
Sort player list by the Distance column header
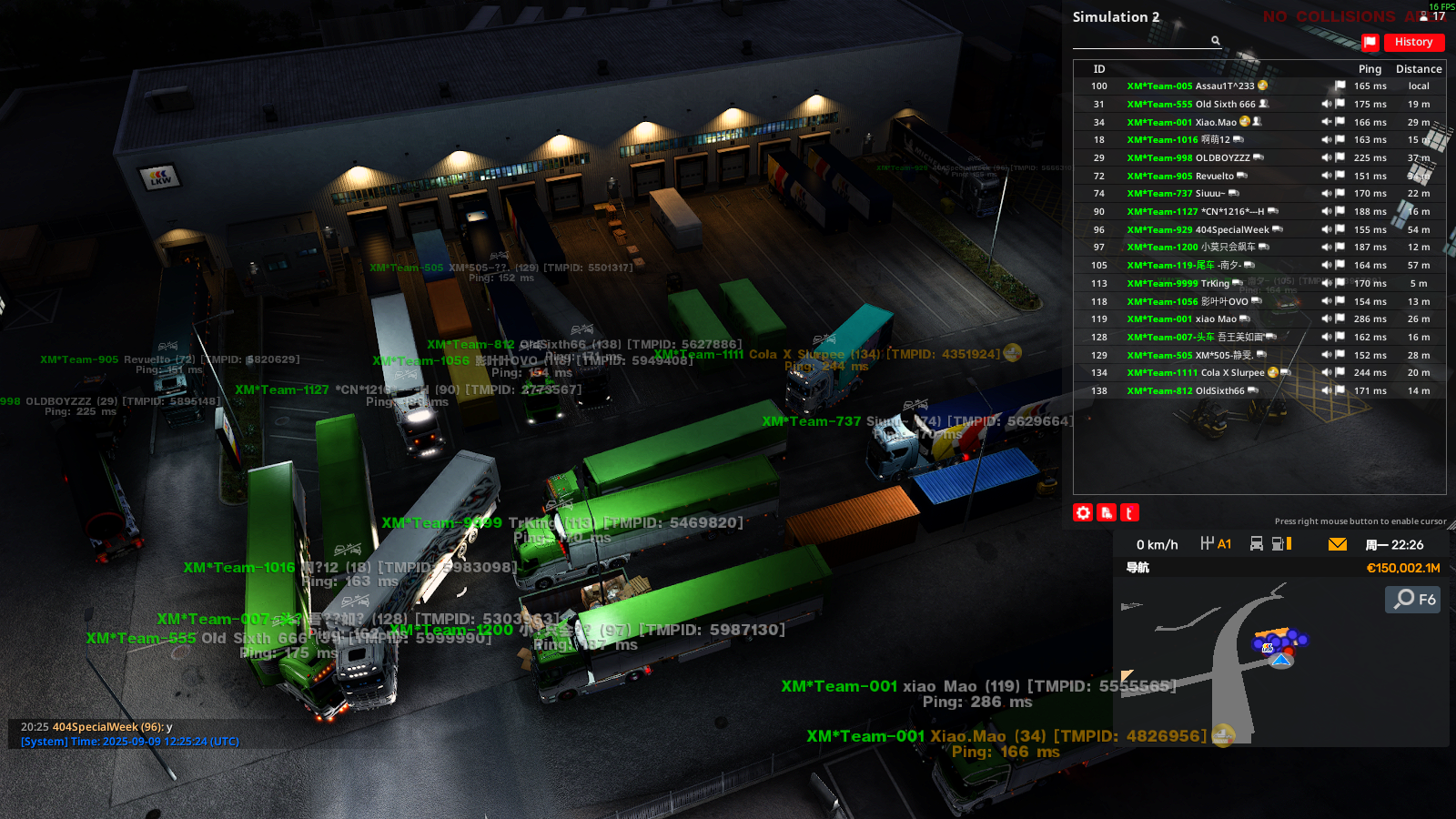tap(1419, 69)
